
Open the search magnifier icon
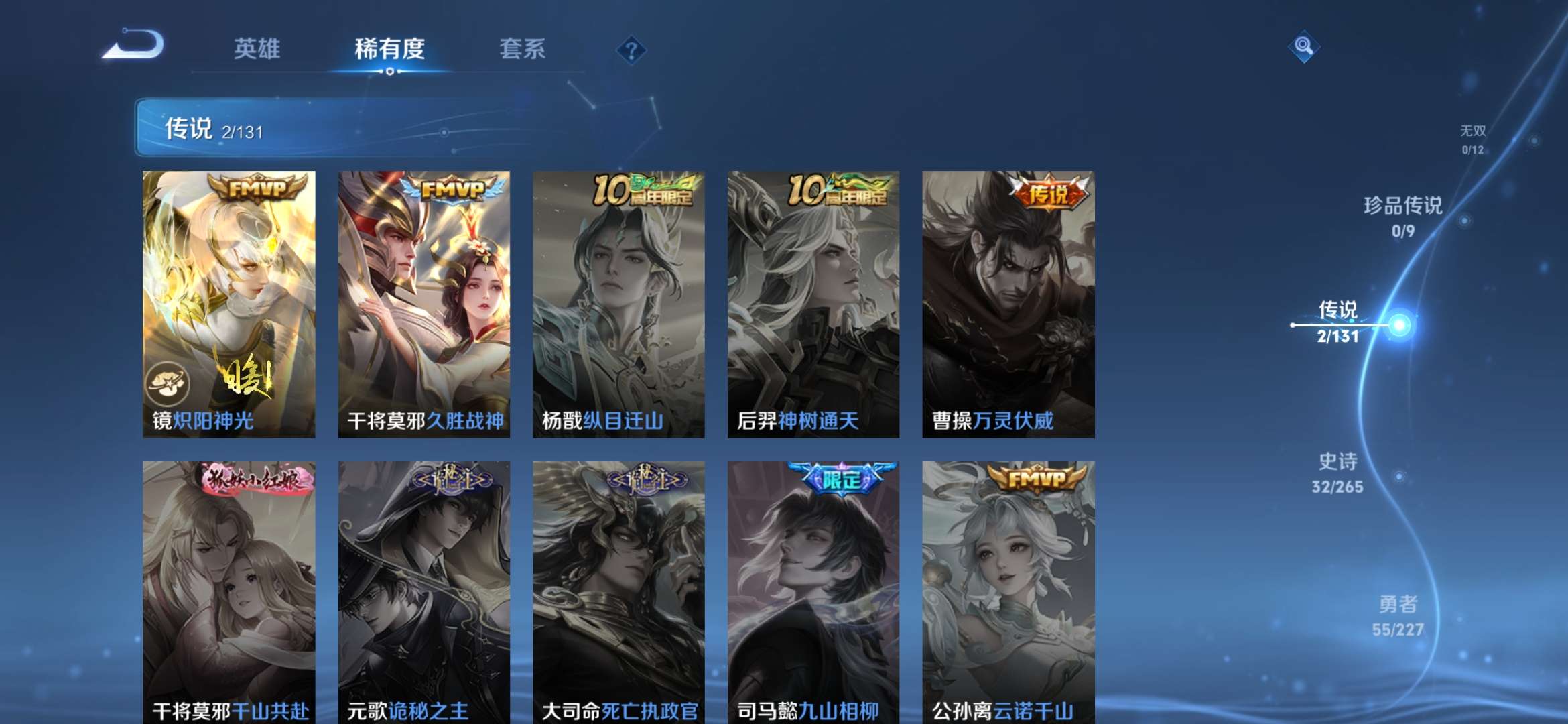coord(1303,47)
